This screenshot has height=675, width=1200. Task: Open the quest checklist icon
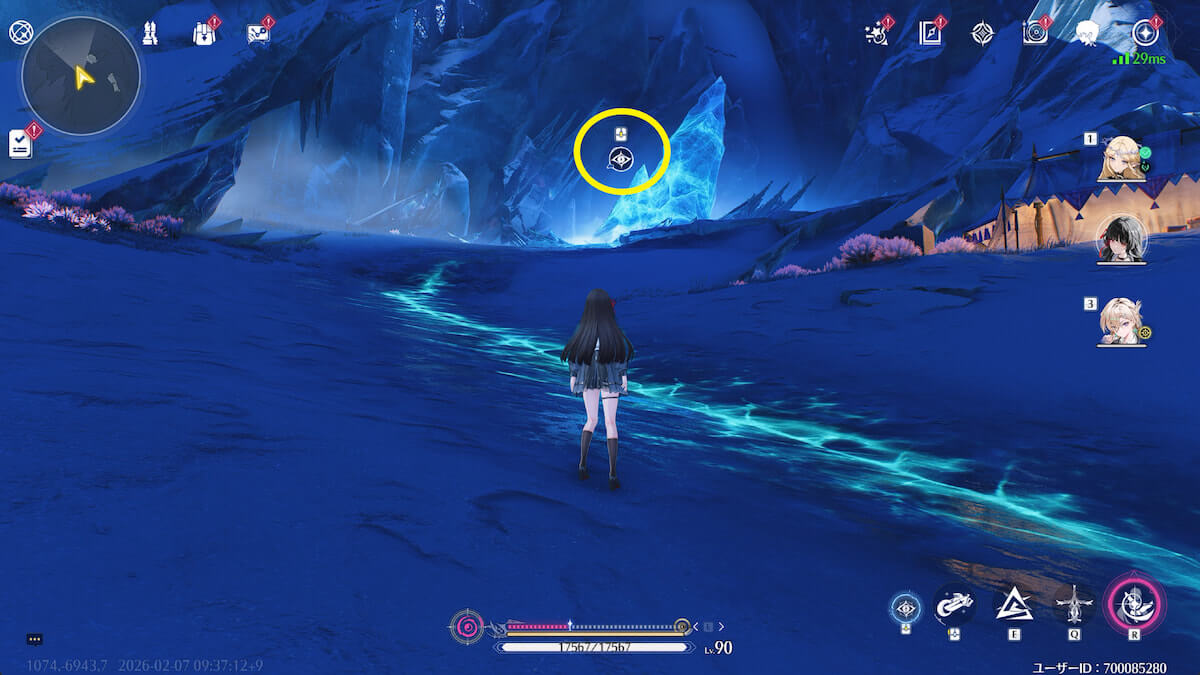[x=20, y=144]
